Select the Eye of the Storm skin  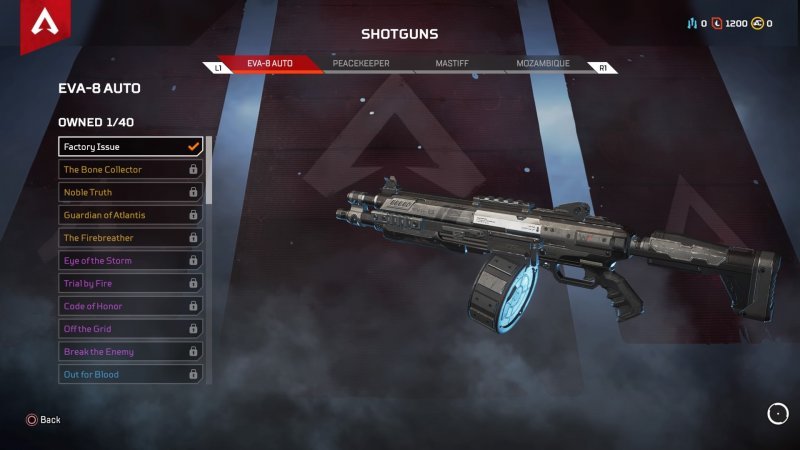click(x=131, y=261)
